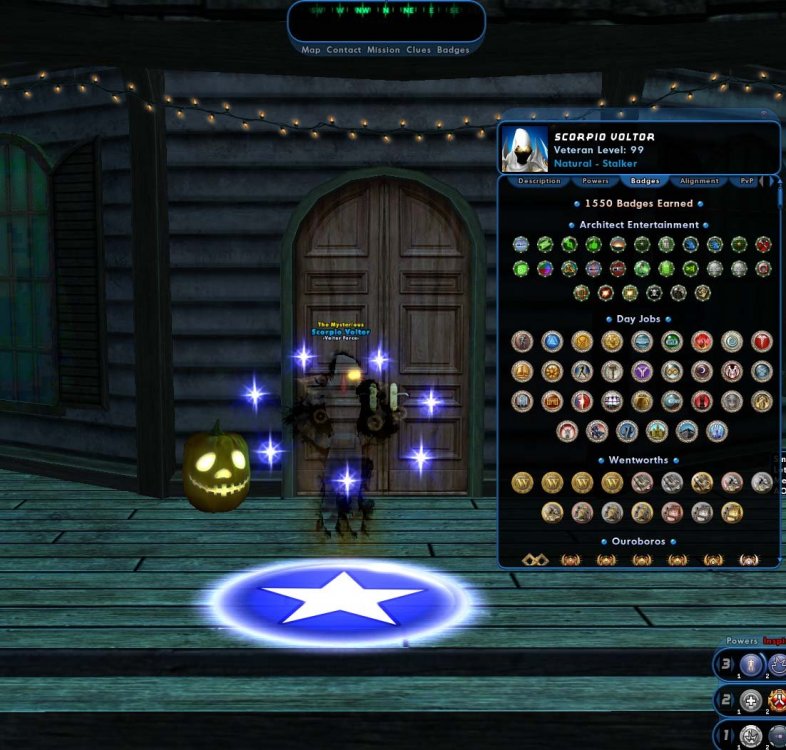Select the blue triangle Day Jobs badge

pyautogui.click(x=552, y=342)
